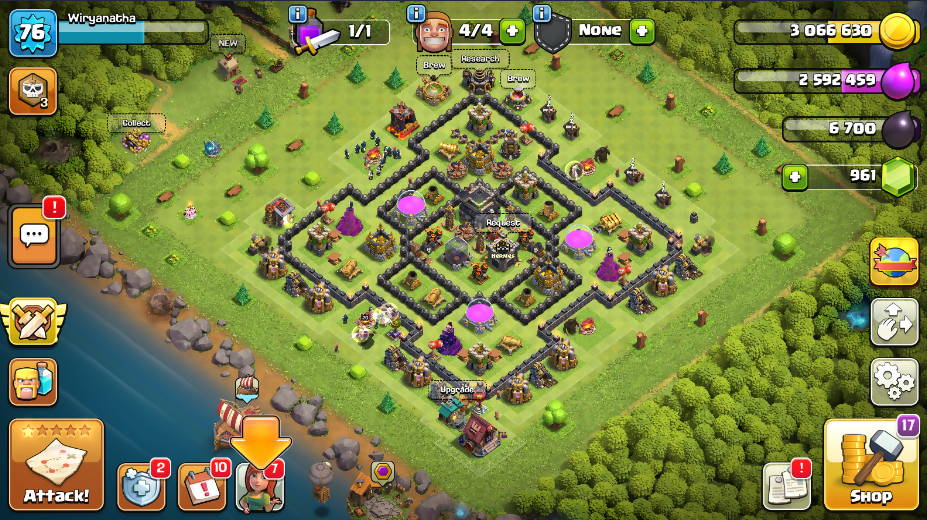
Task: Tap the Attack! map button
Action: [56, 465]
